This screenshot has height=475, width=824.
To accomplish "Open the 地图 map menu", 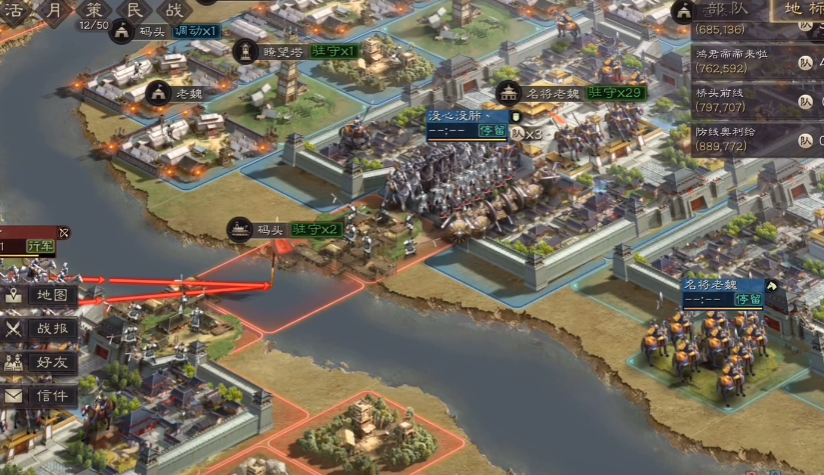I will (x=40, y=296).
